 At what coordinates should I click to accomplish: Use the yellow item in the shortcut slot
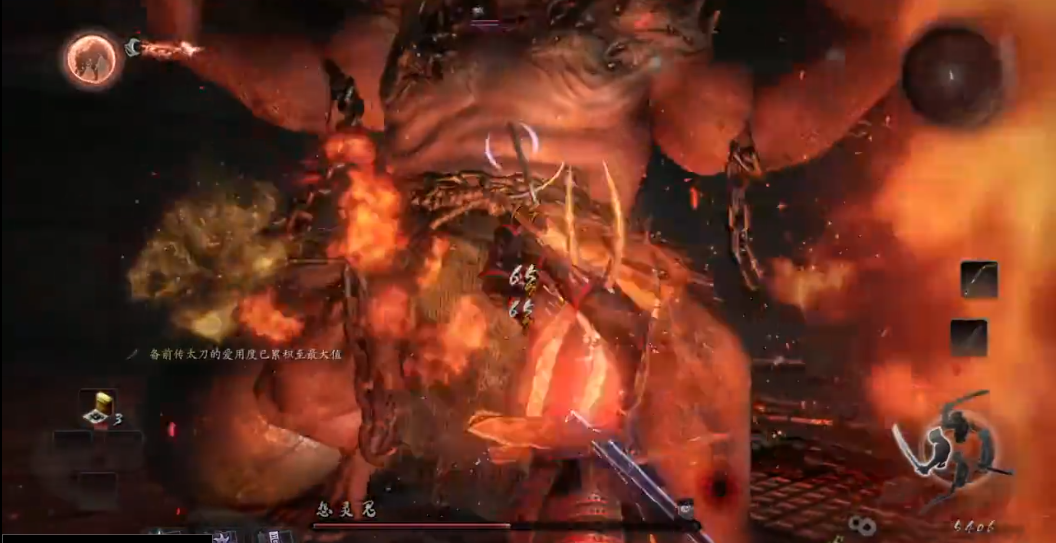click(98, 408)
